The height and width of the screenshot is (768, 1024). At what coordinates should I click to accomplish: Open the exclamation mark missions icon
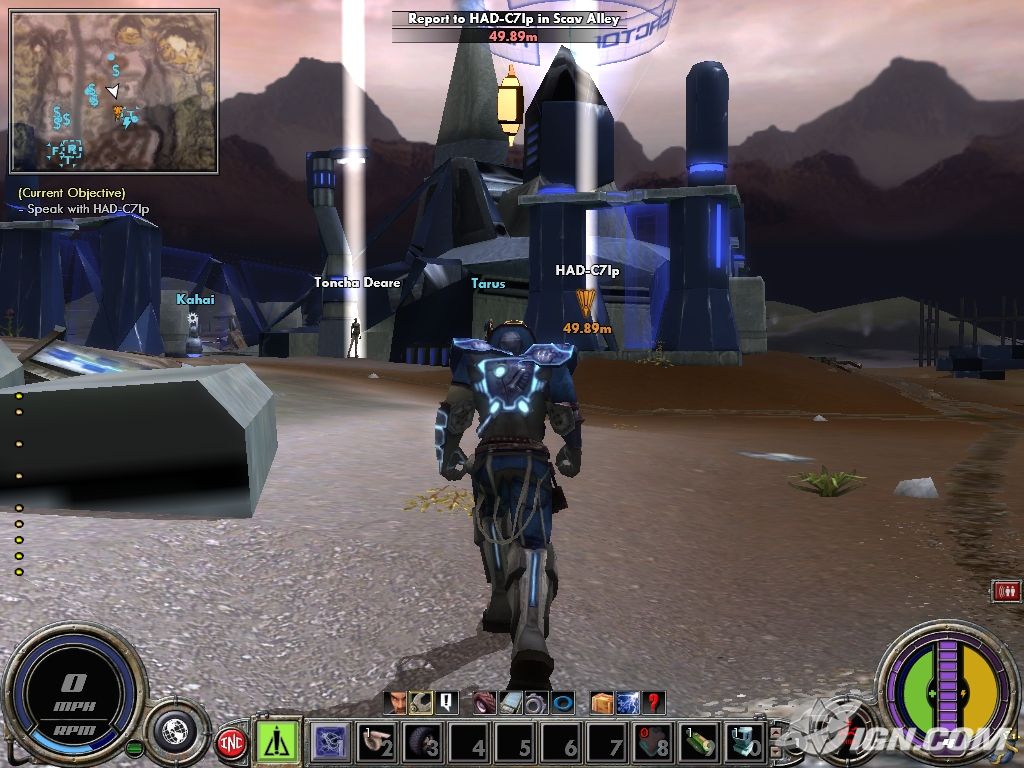click(446, 703)
